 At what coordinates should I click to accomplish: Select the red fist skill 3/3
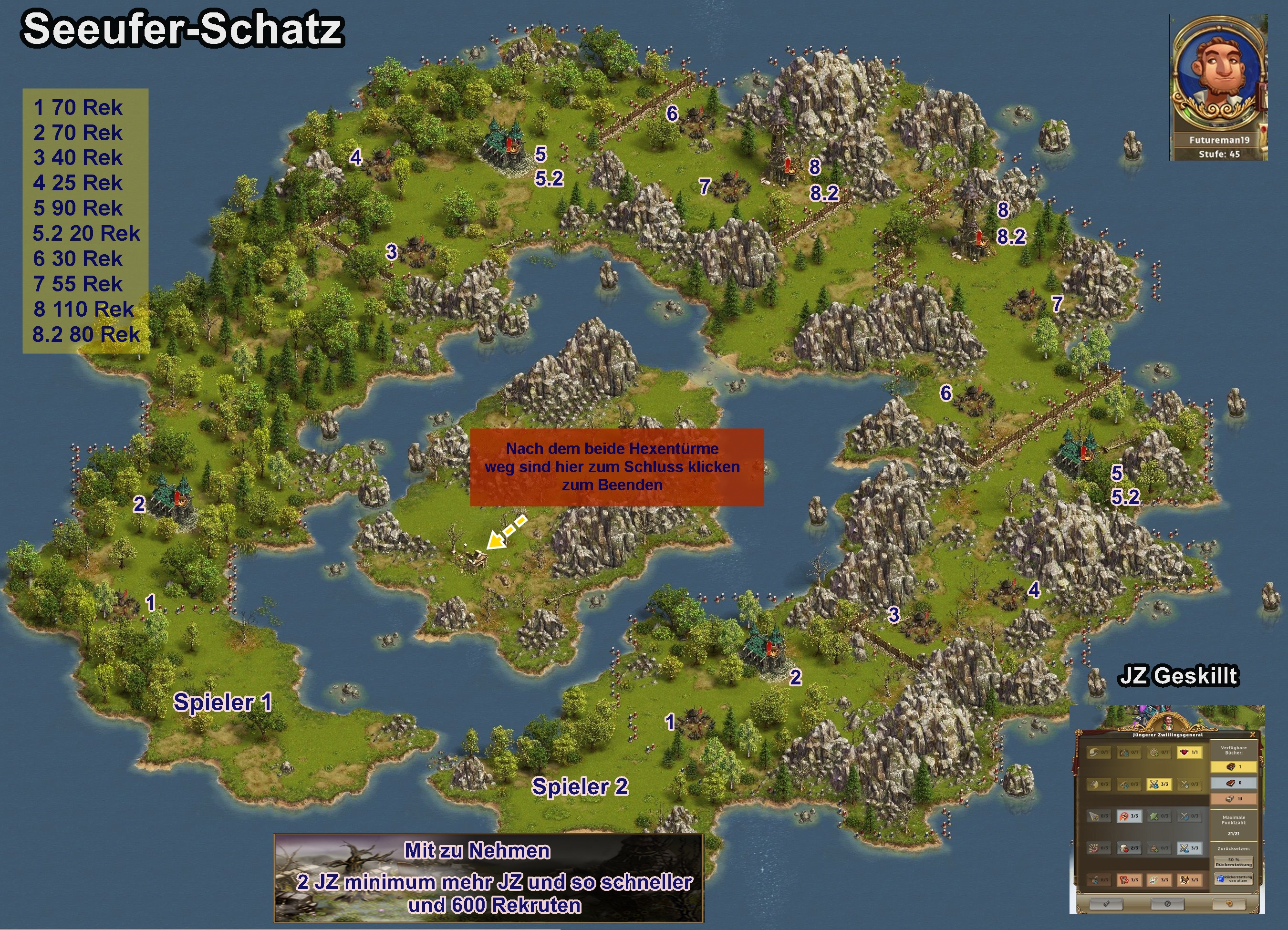click(x=1129, y=816)
